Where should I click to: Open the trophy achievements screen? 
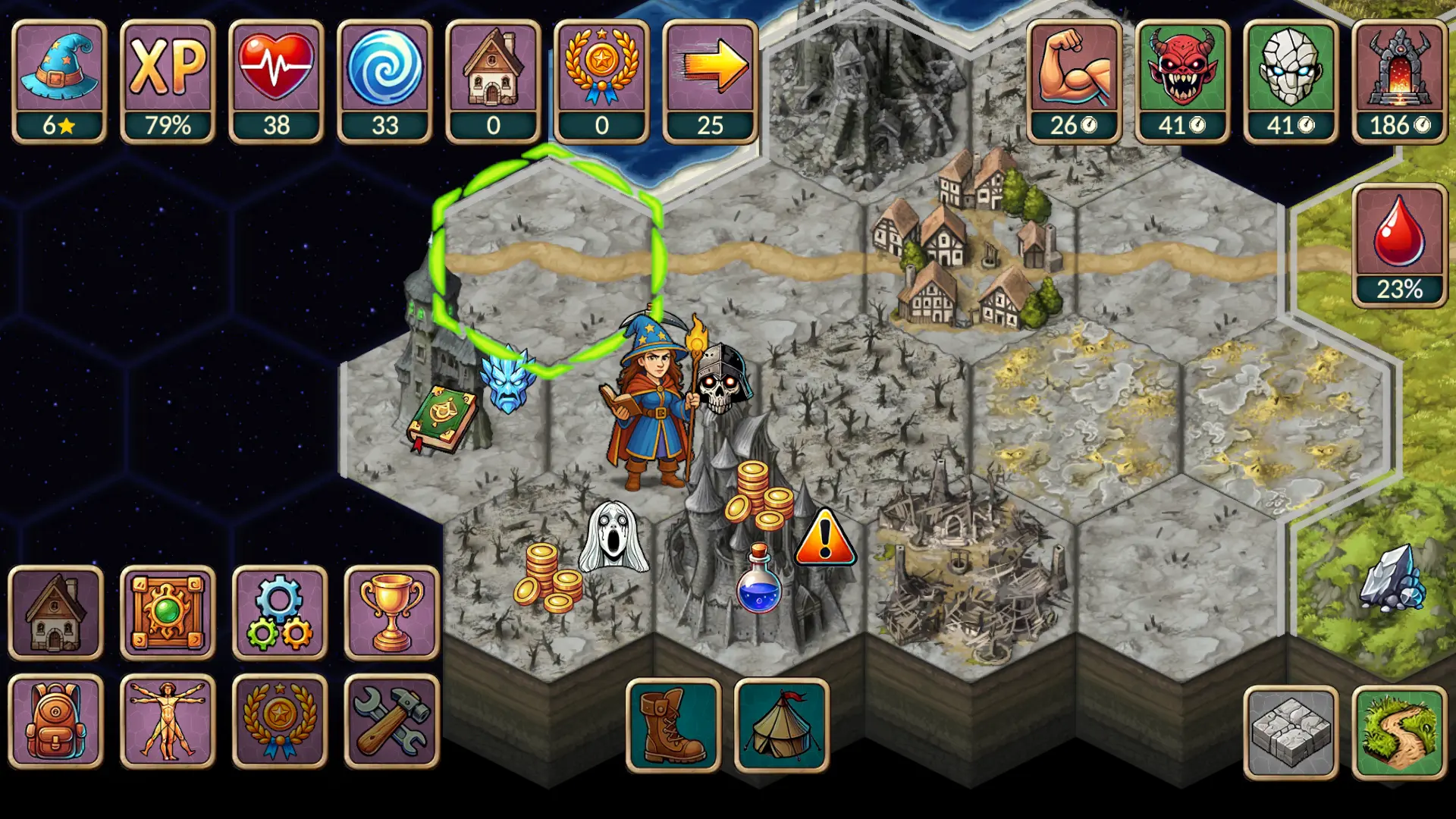pos(389,613)
